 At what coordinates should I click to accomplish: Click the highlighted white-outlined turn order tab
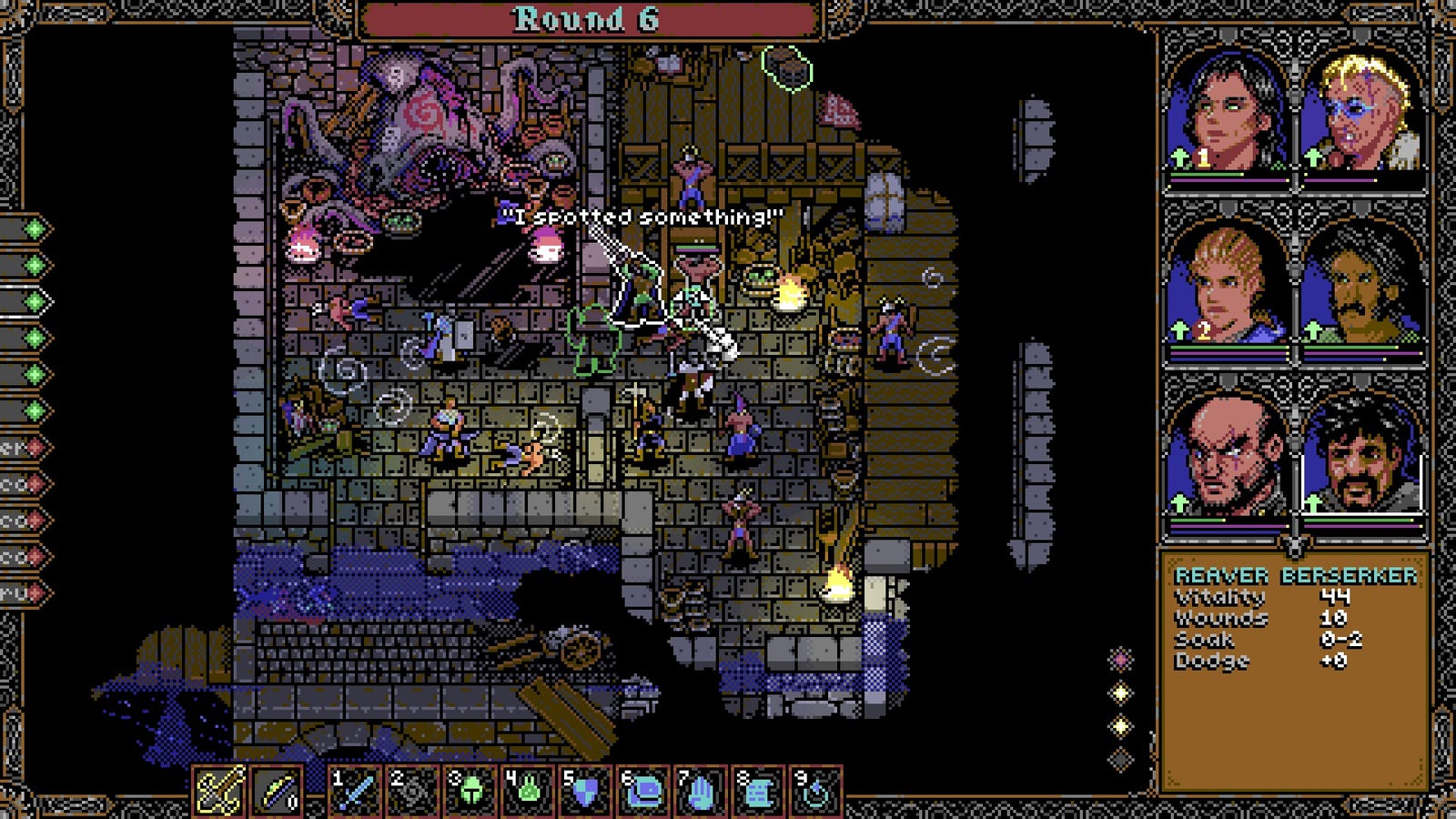[27, 301]
